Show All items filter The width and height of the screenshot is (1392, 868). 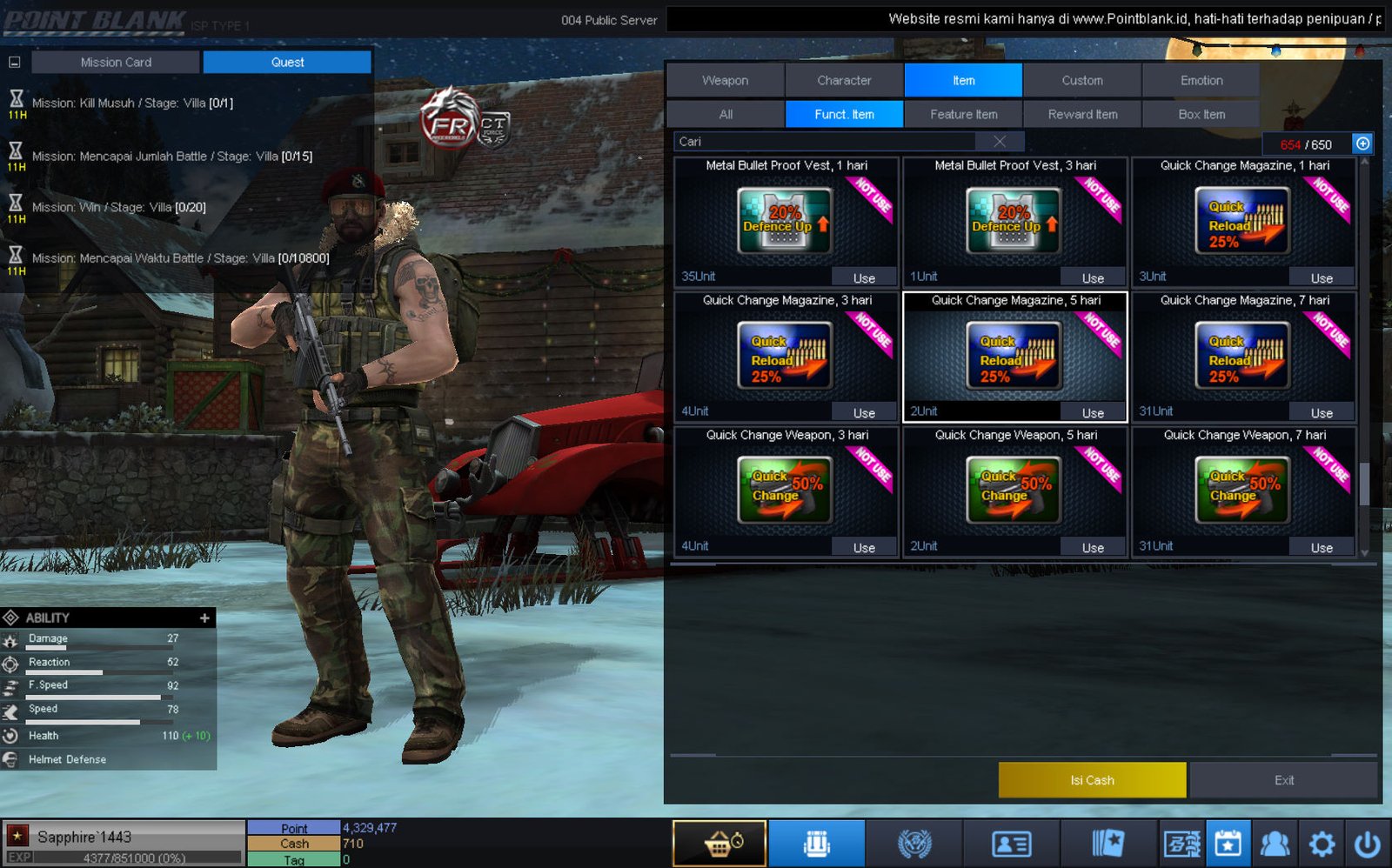(x=726, y=114)
